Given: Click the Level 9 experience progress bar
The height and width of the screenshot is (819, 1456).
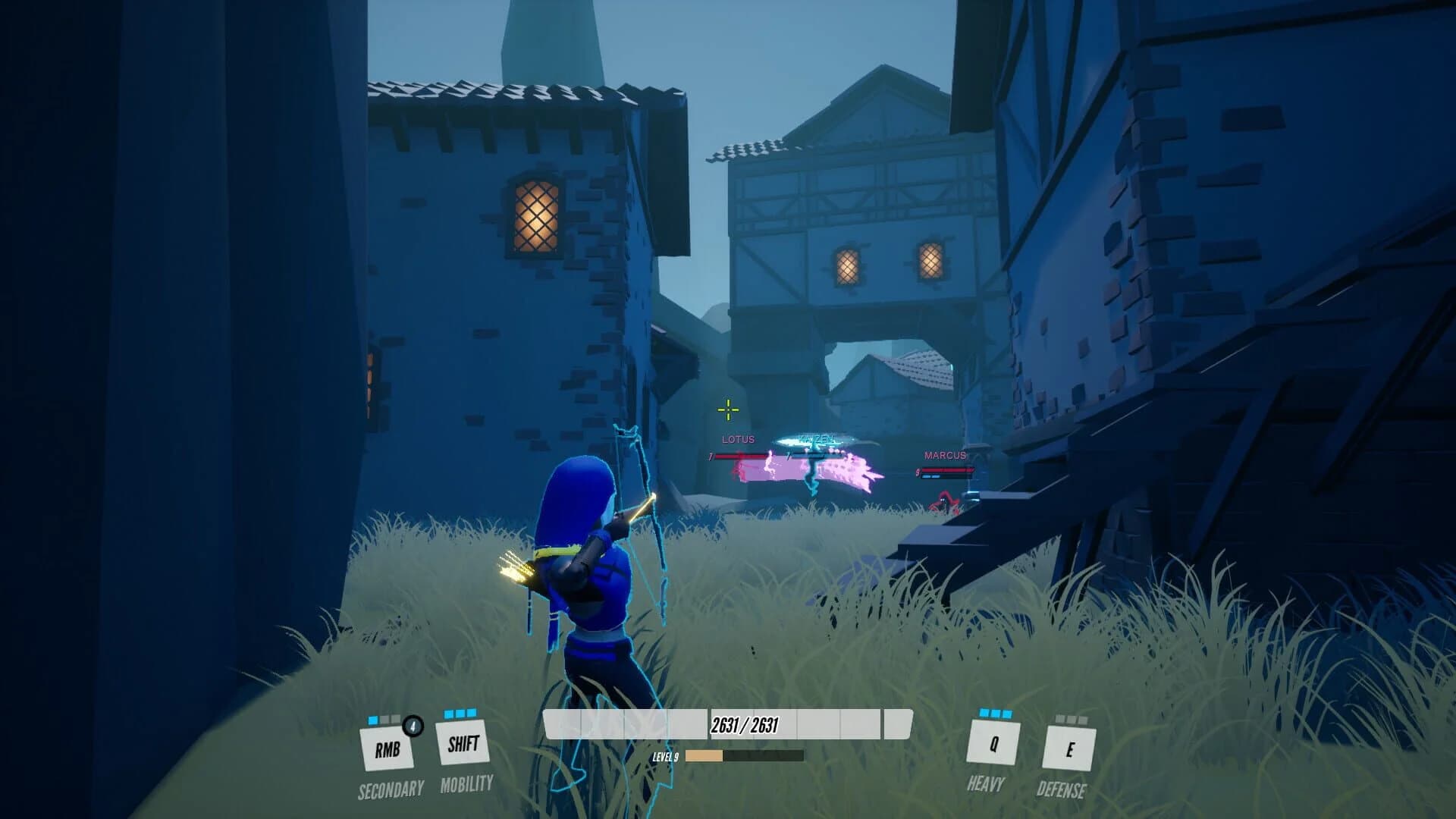Looking at the screenshot, I should [x=742, y=755].
